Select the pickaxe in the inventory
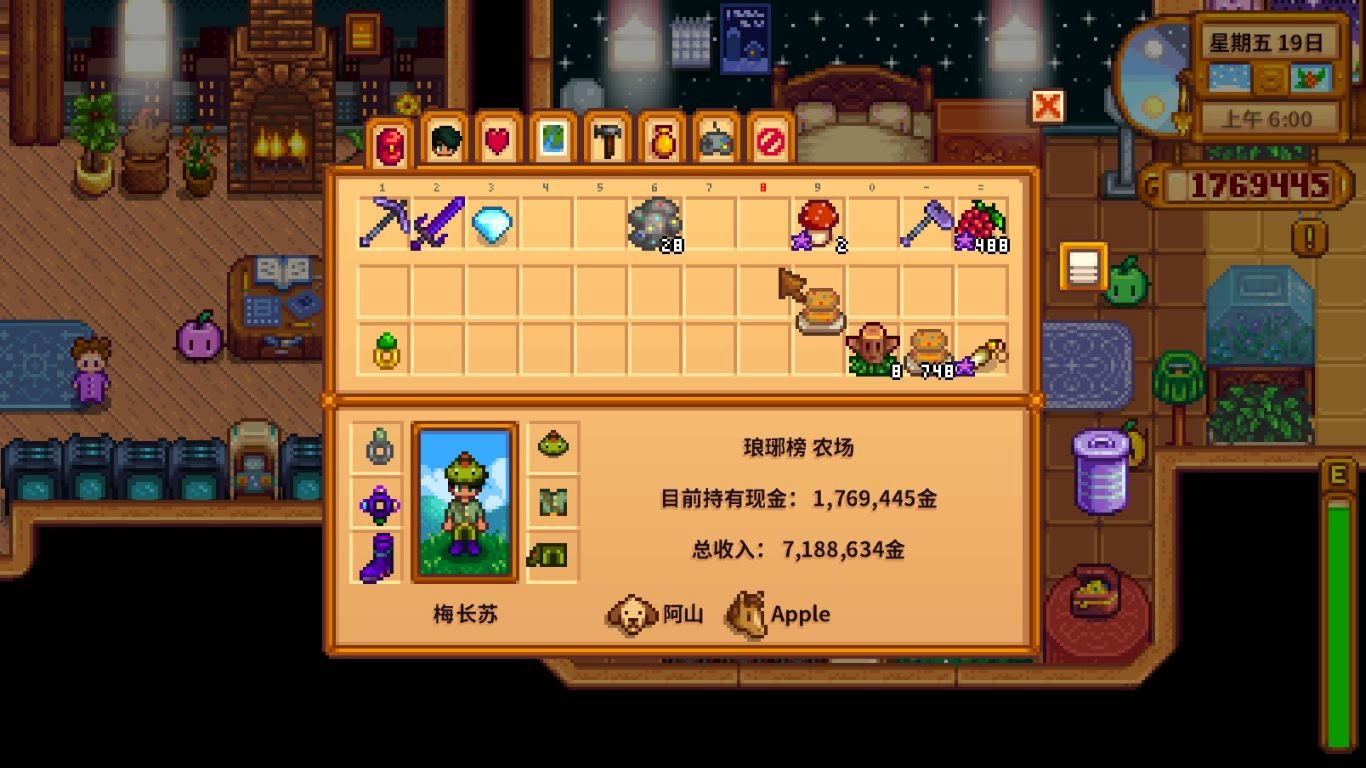The image size is (1366, 768). [x=380, y=222]
